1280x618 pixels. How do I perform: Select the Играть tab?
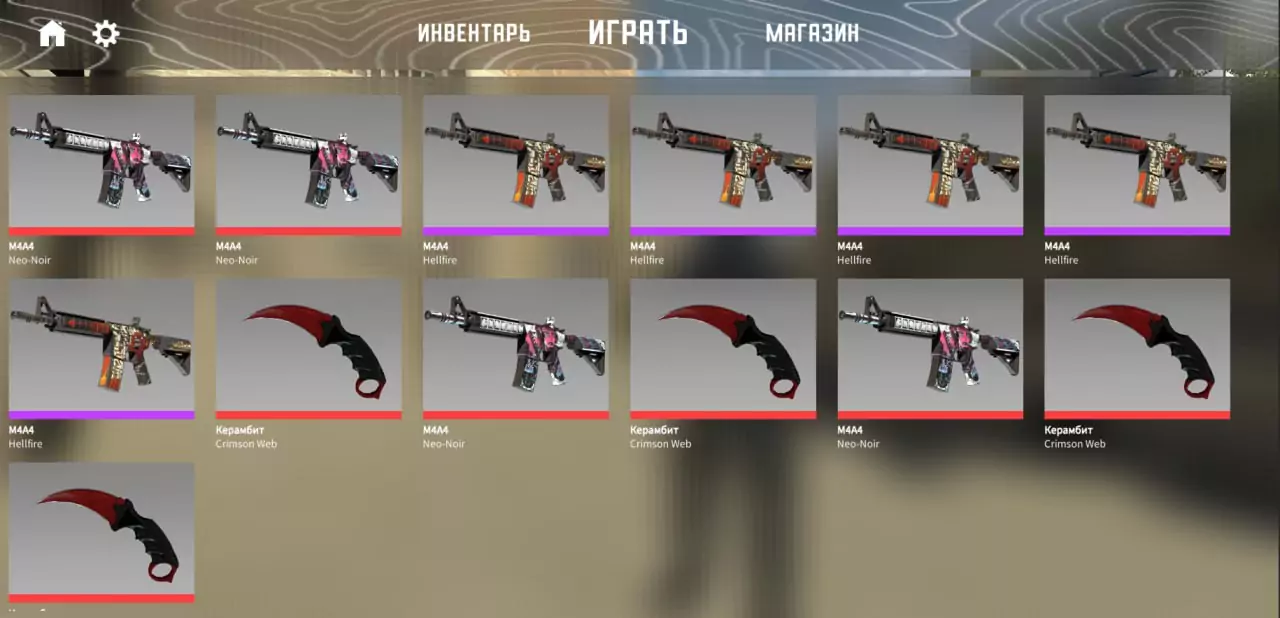[638, 33]
